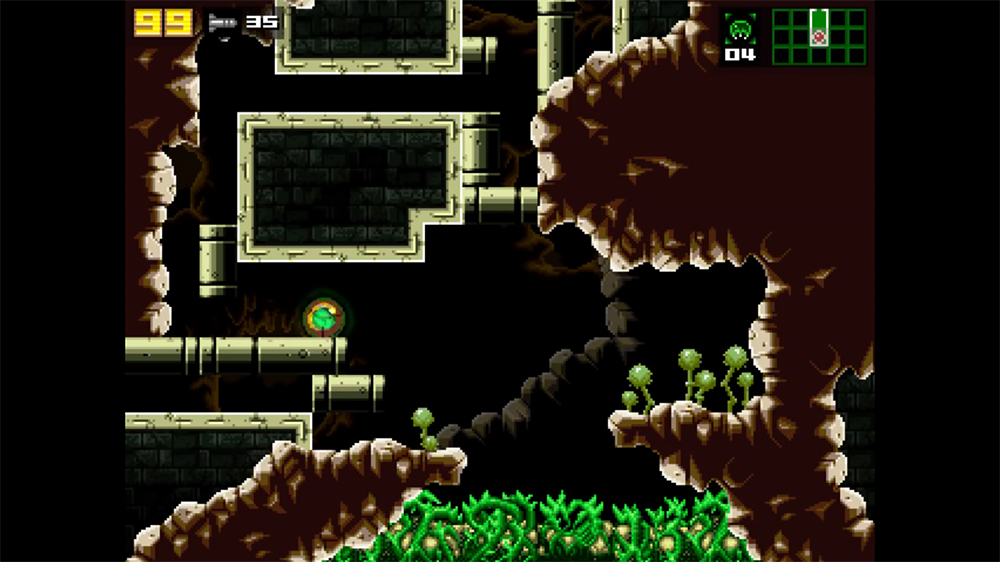The width and height of the screenshot is (1000, 562).
Task: Select the missile weapon icon
Action: pos(222,22)
